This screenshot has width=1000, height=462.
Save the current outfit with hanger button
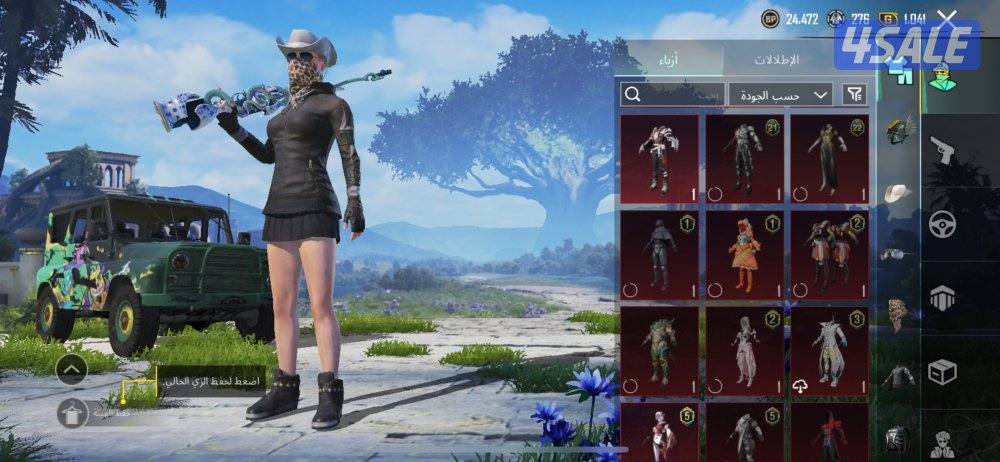click(70, 413)
